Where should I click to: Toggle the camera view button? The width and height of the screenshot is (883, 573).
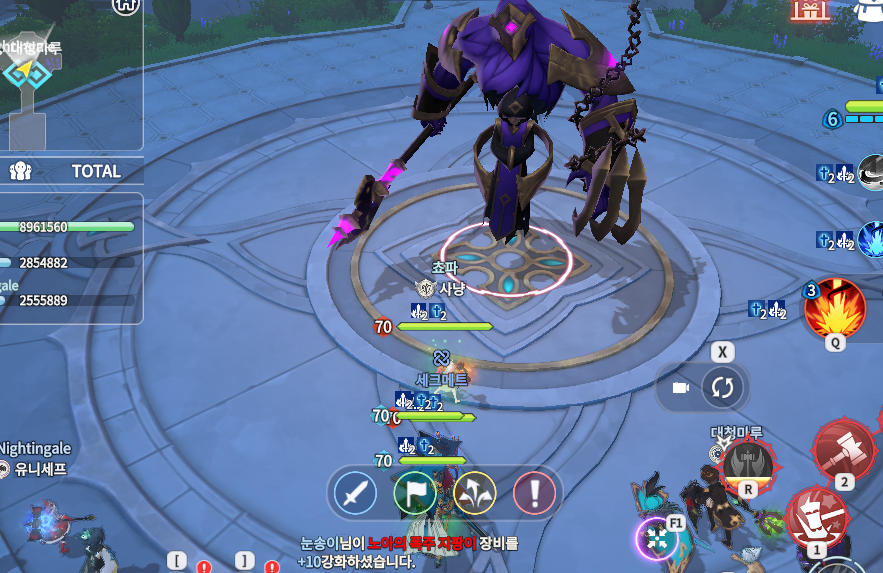point(682,388)
